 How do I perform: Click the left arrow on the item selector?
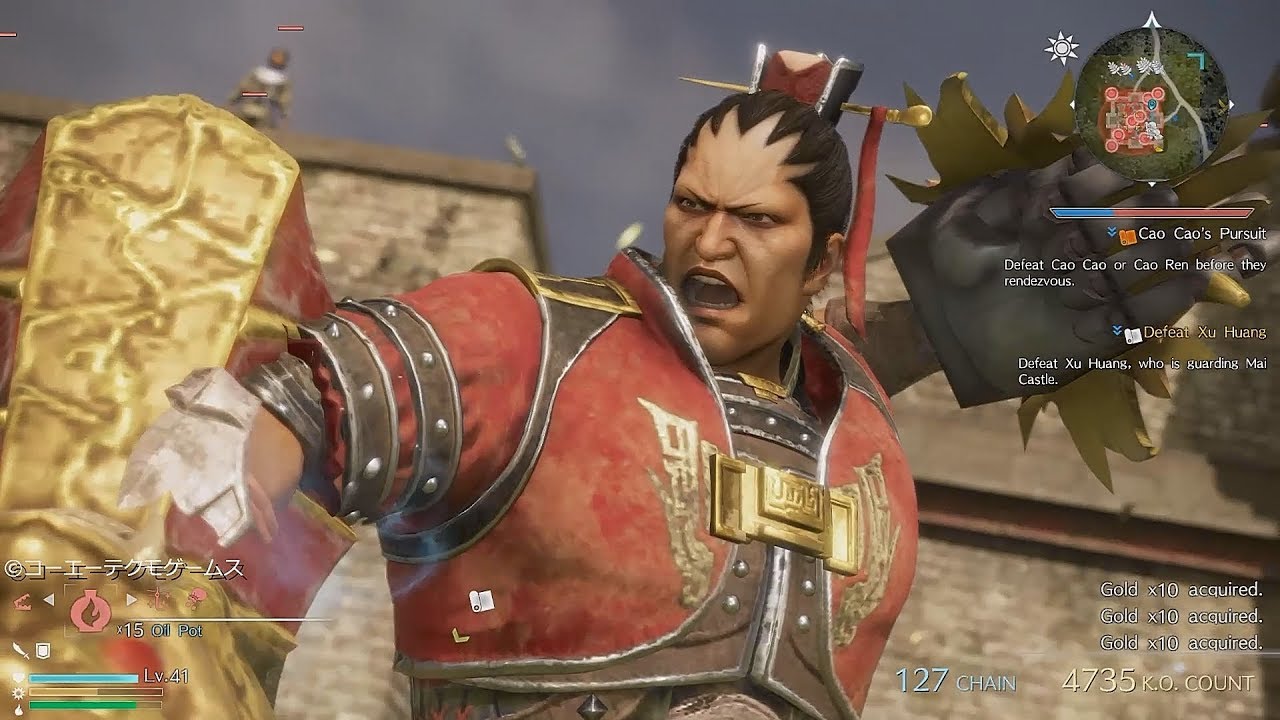pyautogui.click(x=49, y=600)
